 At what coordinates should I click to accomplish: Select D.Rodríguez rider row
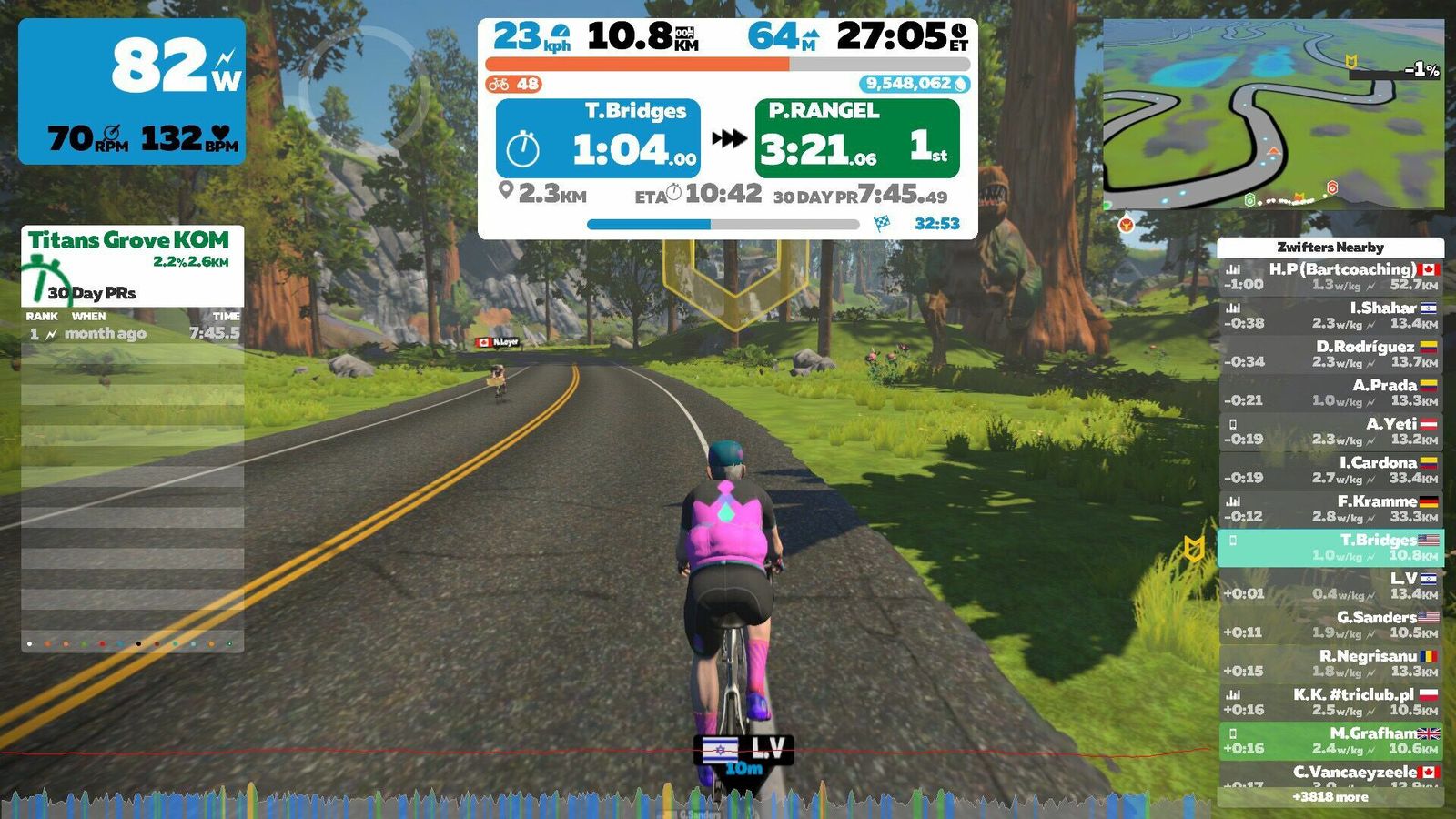(x=1330, y=354)
